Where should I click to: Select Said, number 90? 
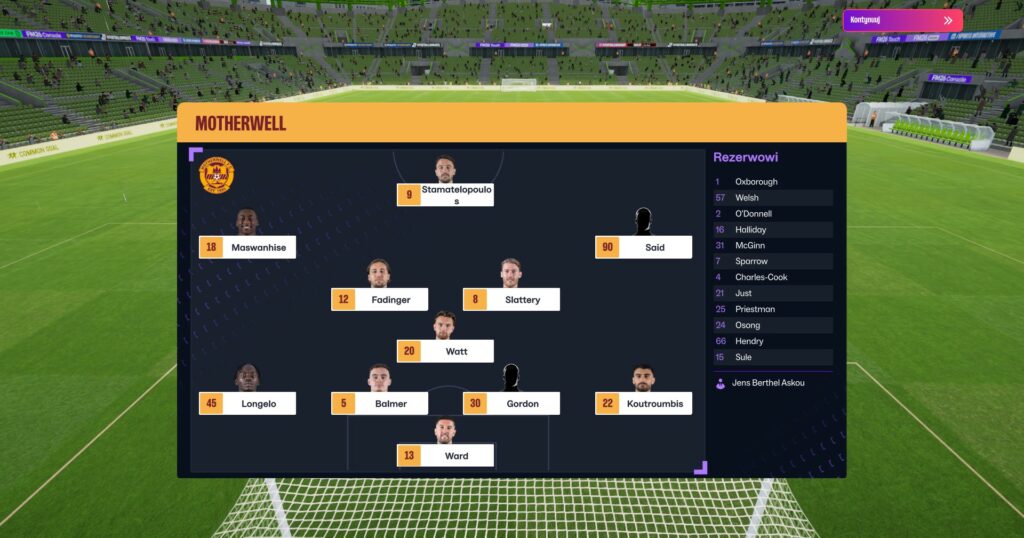[643, 247]
